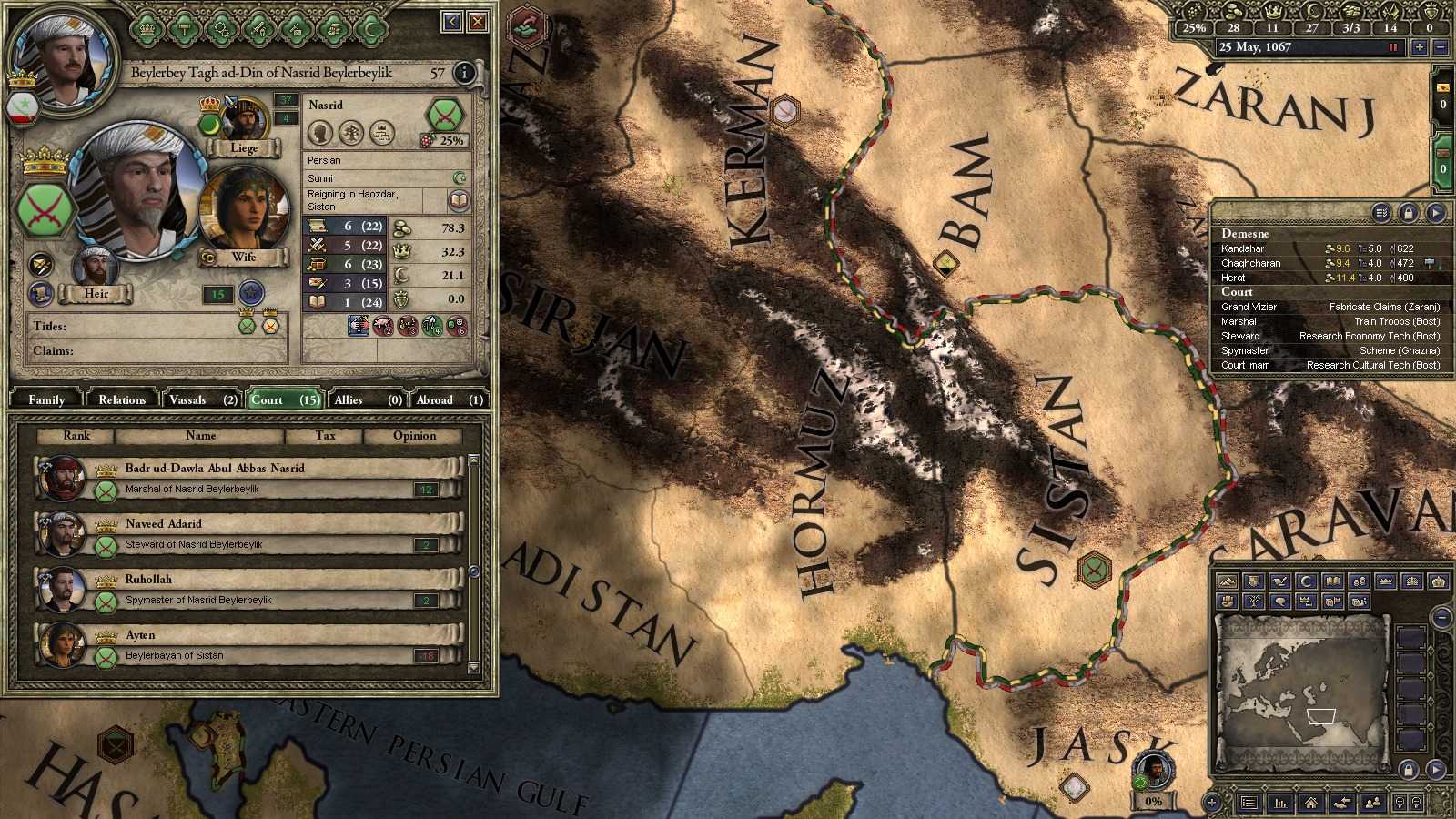The height and width of the screenshot is (819, 1456).
Task: Switch to terrain map mode (mountain icon)
Action: click(1228, 581)
